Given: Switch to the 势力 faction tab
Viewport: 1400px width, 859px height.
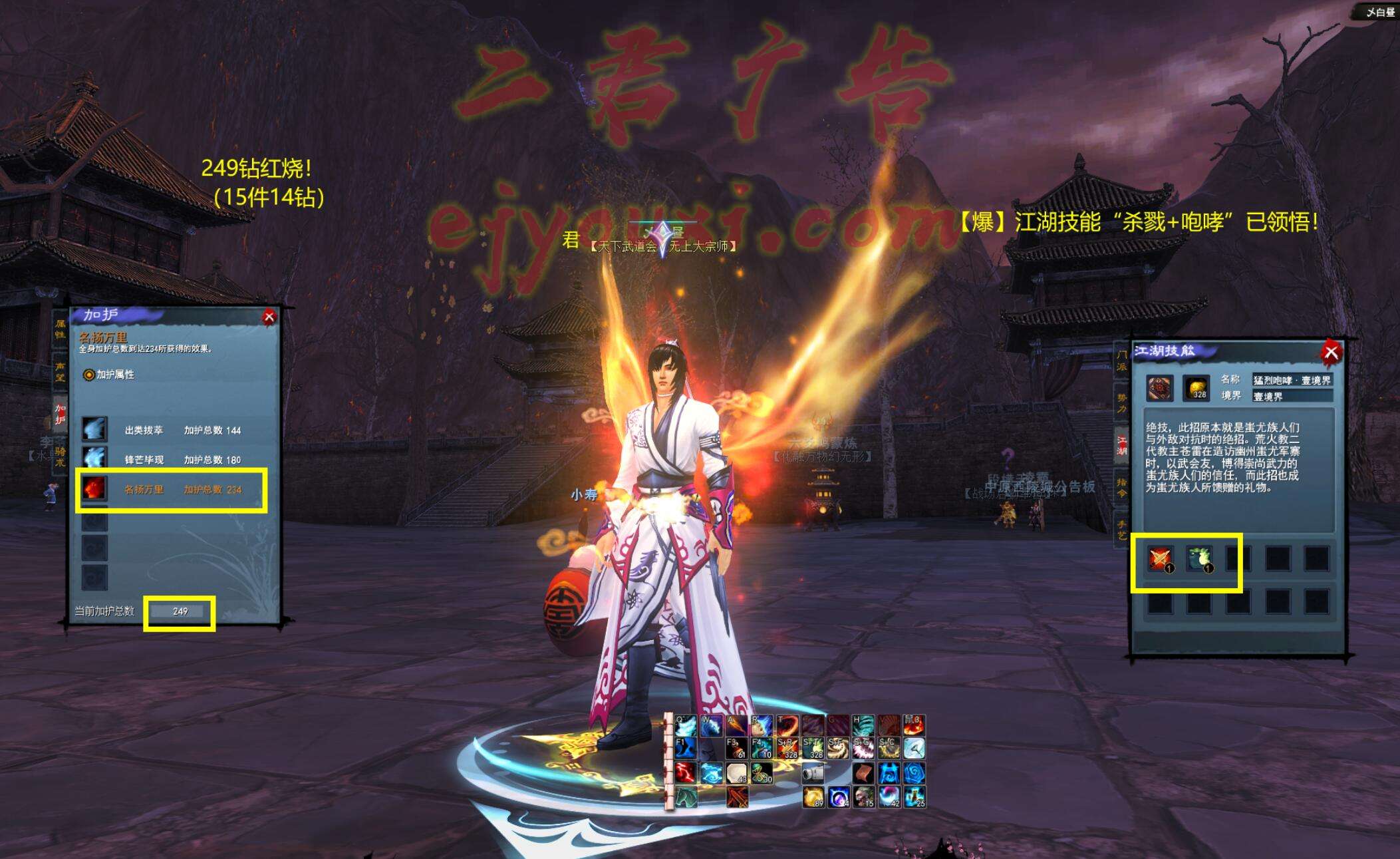Looking at the screenshot, I should [x=1121, y=403].
